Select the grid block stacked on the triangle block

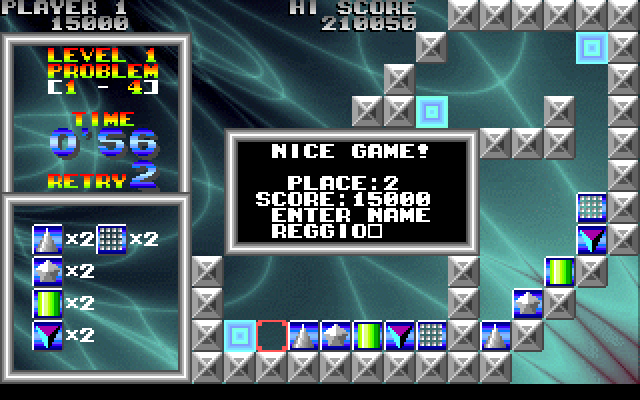coord(592,207)
